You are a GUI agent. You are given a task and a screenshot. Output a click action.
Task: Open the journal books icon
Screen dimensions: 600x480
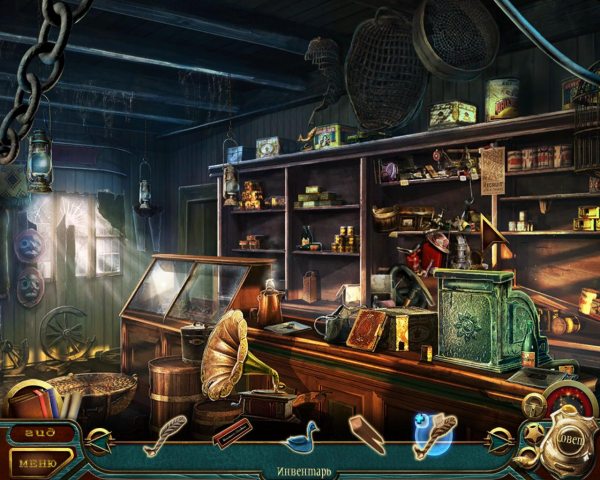coord(40,402)
